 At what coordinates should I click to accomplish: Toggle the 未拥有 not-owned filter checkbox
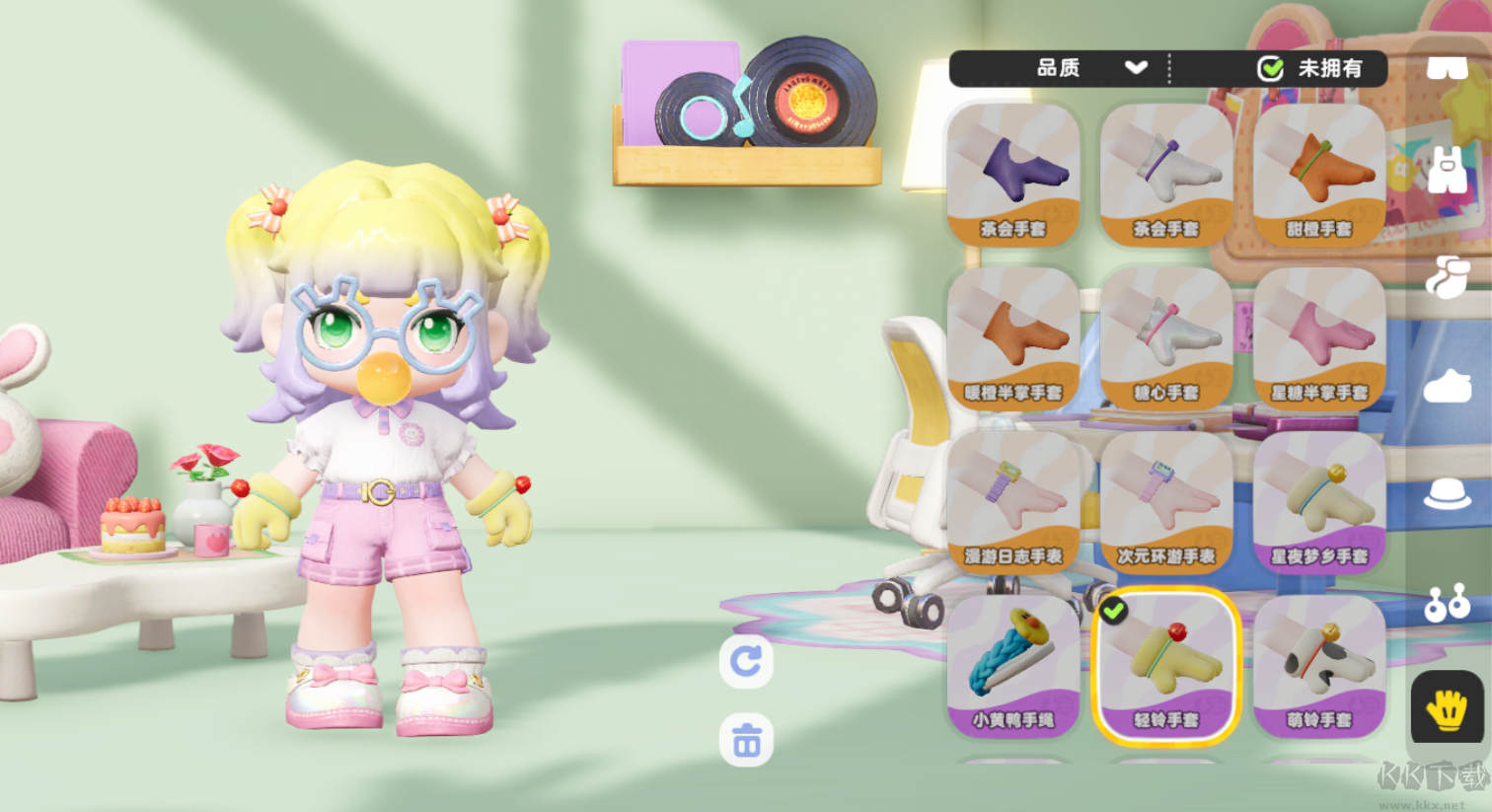[1271, 68]
